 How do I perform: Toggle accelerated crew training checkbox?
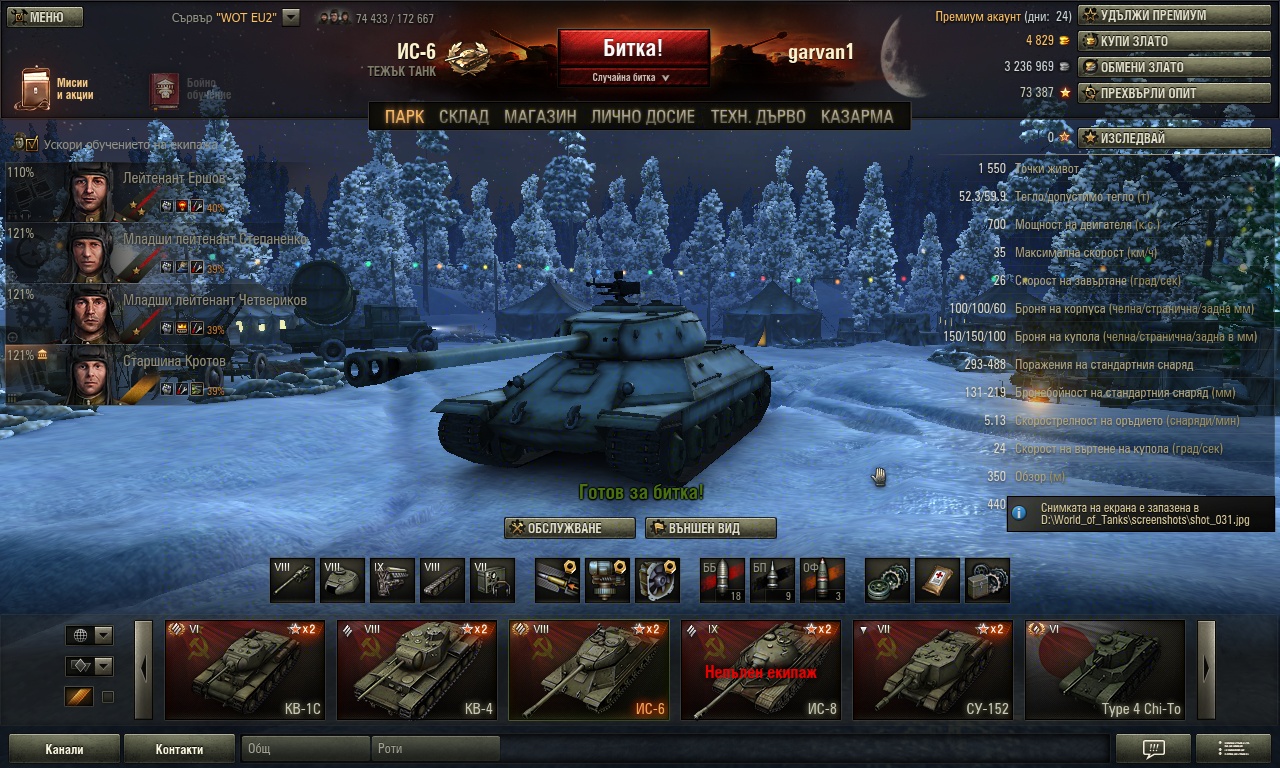tap(32, 144)
